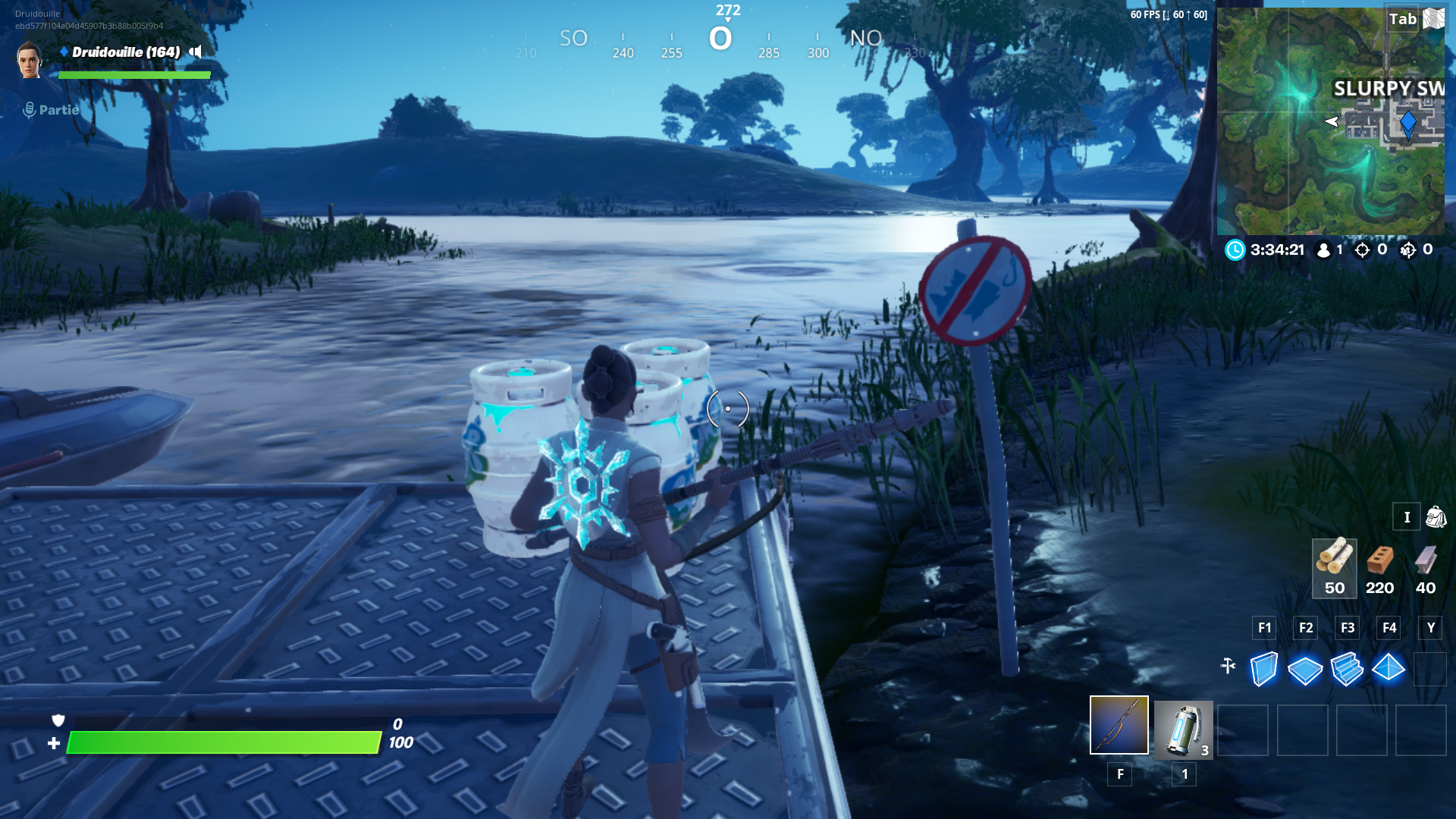This screenshot has width=1456, height=819.
Task: Mute Druidouille using the speaker icon
Action: pos(193,53)
